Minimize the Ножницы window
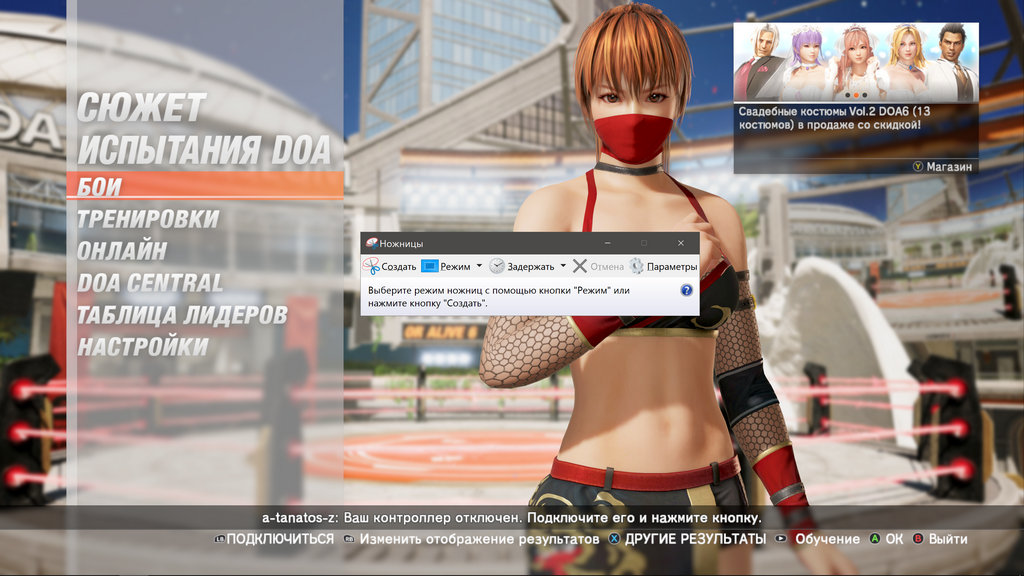This screenshot has height=576, width=1024. coord(606,243)
